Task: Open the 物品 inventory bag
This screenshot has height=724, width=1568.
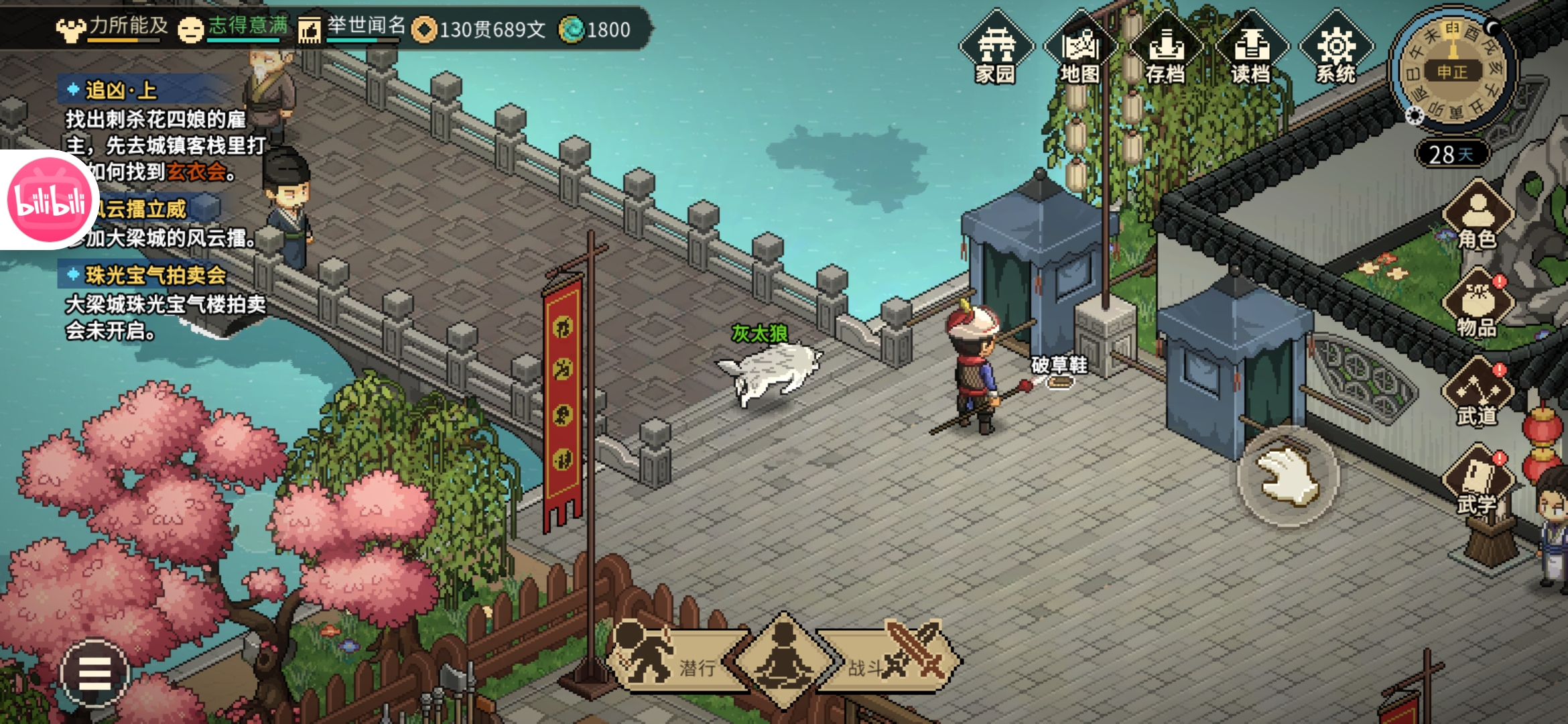Action: pyautogui.click(x=1478, y=304)
